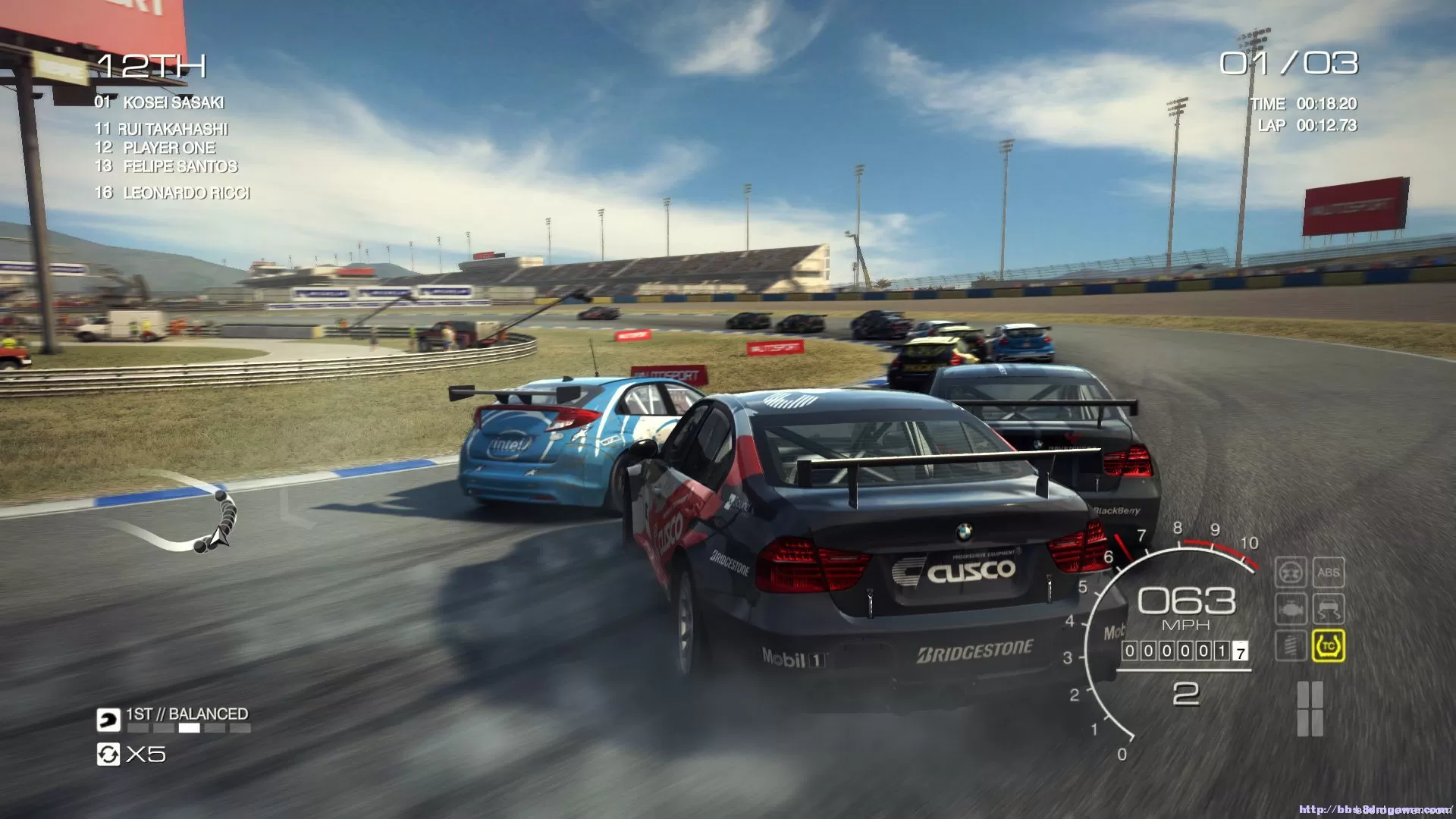Open the 12TH position header panel

tap(152, 67)
